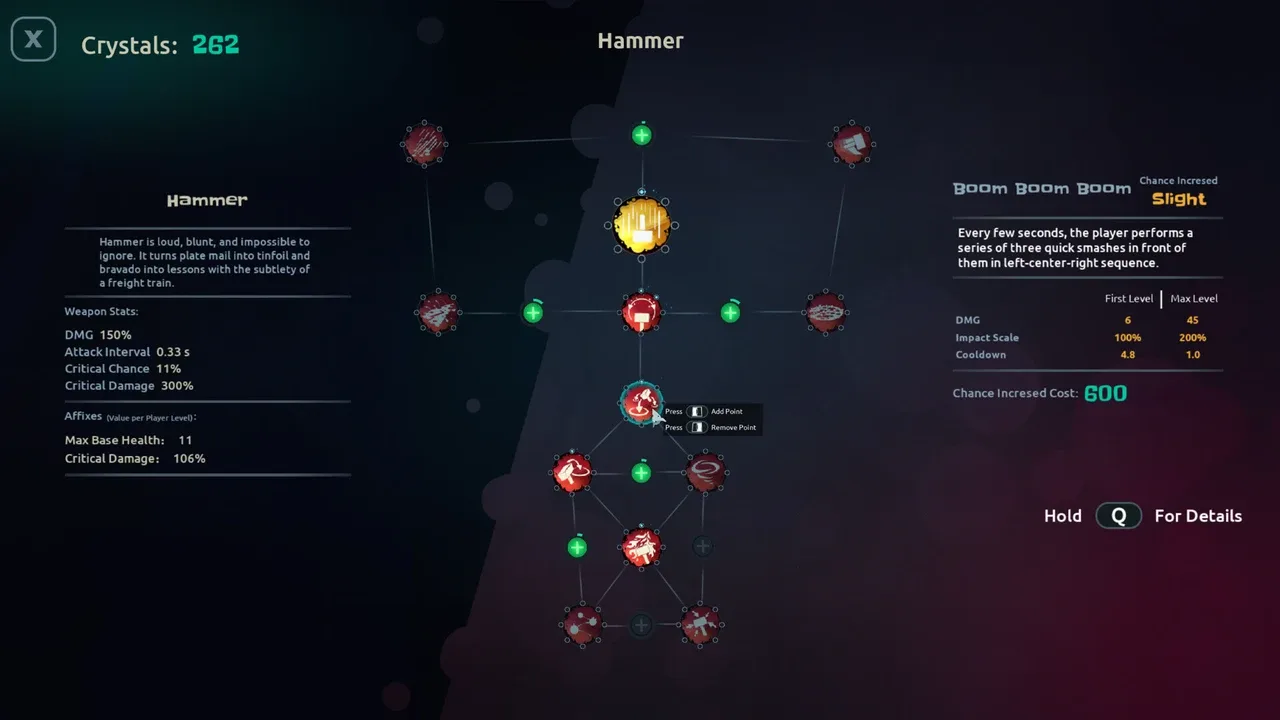1280x720 pixels.
Task: Select the node at the tree's bottom-left corner
Action: coord(581,625)
